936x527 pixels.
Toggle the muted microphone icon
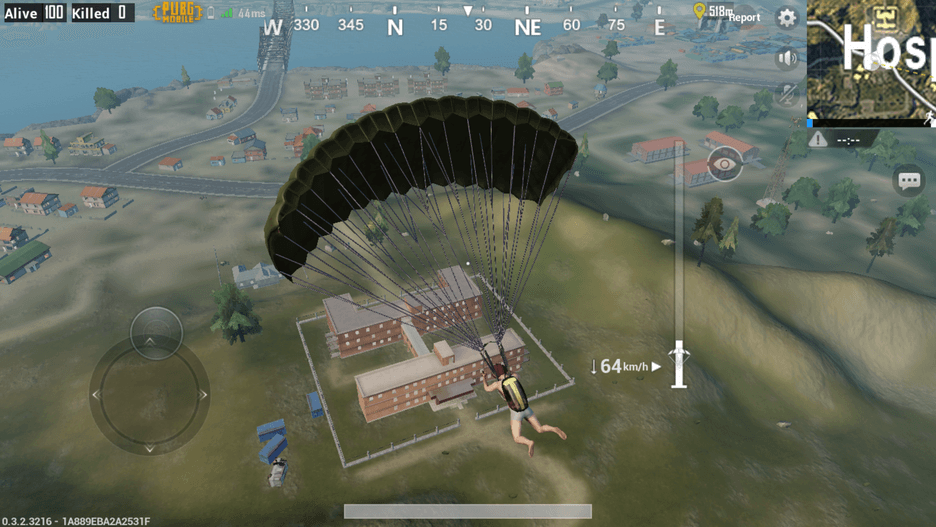[x=787, y=95]
